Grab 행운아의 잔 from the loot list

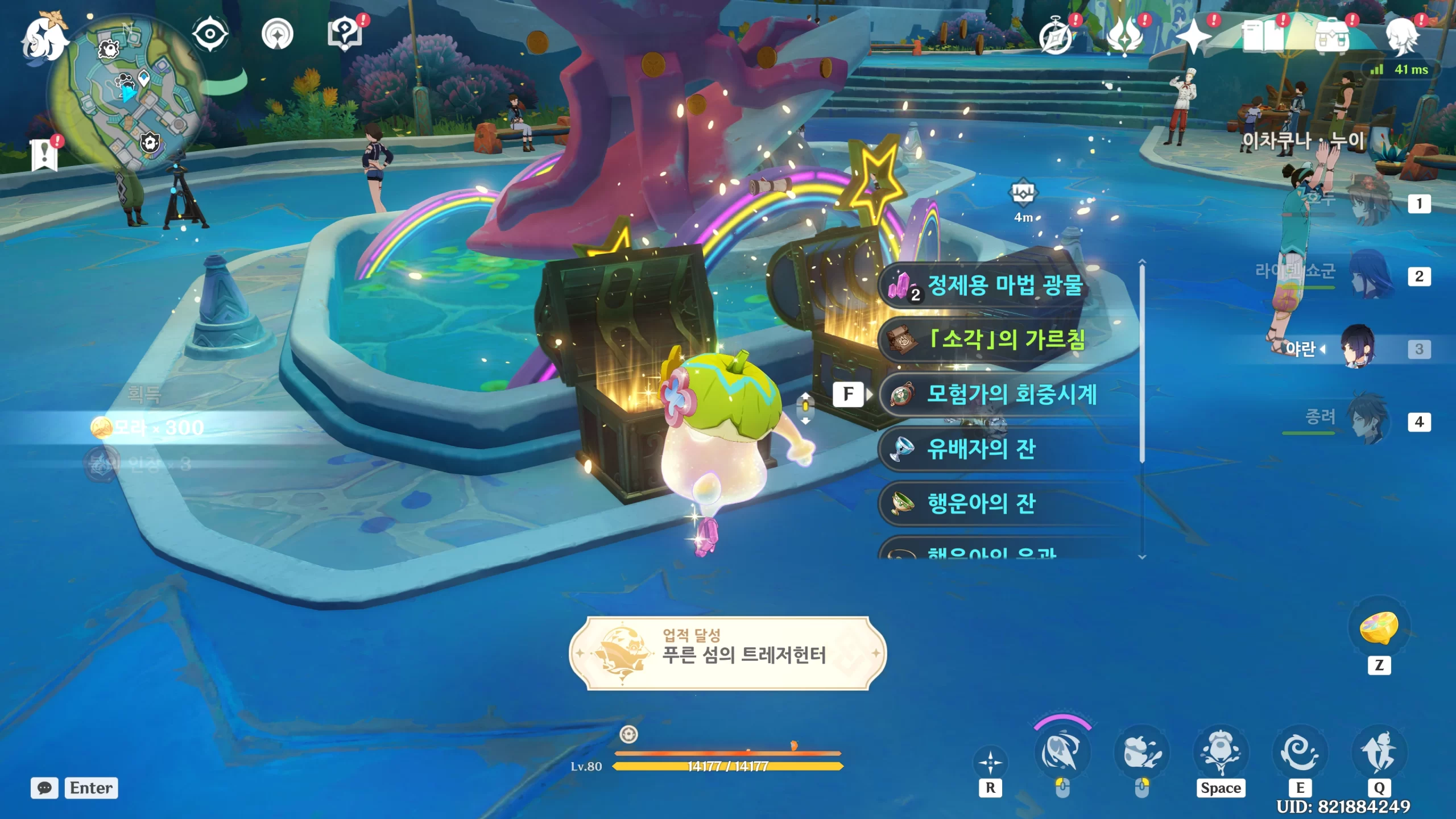982,503
